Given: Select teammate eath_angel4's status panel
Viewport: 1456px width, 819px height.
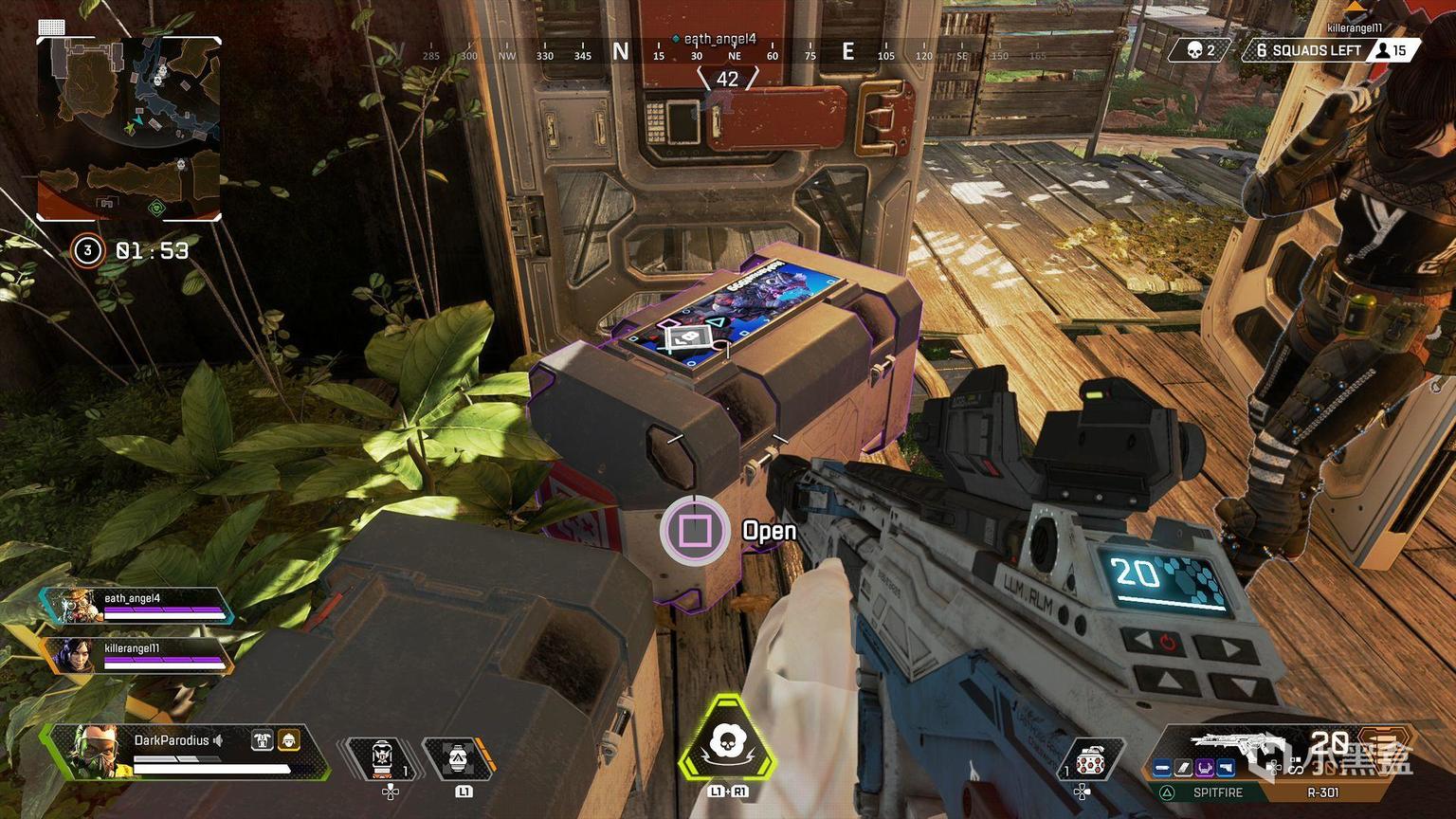Looking at the screenshot, I should 138,605.
